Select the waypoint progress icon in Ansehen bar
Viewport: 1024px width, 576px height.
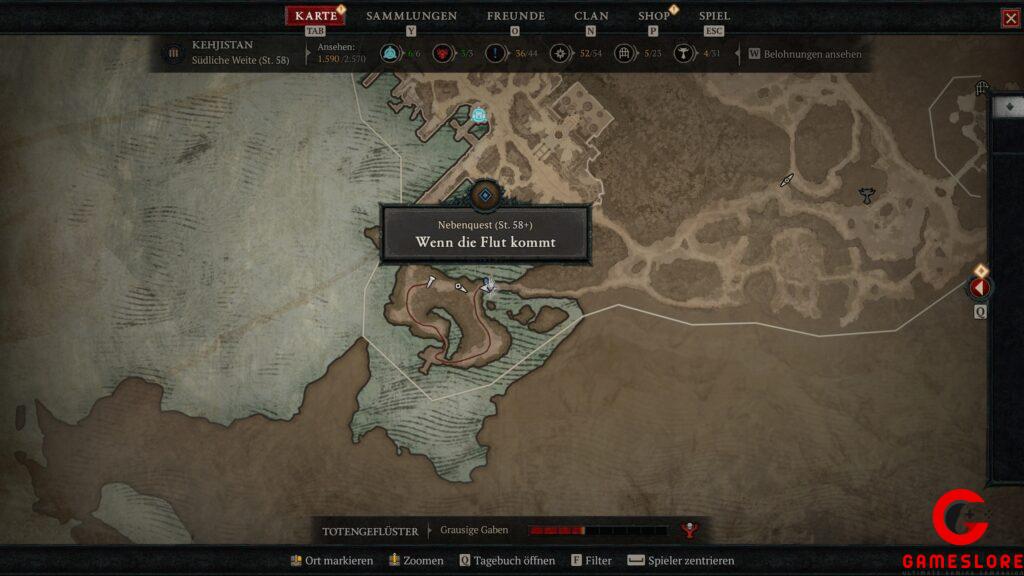click(x=391, y=53)
